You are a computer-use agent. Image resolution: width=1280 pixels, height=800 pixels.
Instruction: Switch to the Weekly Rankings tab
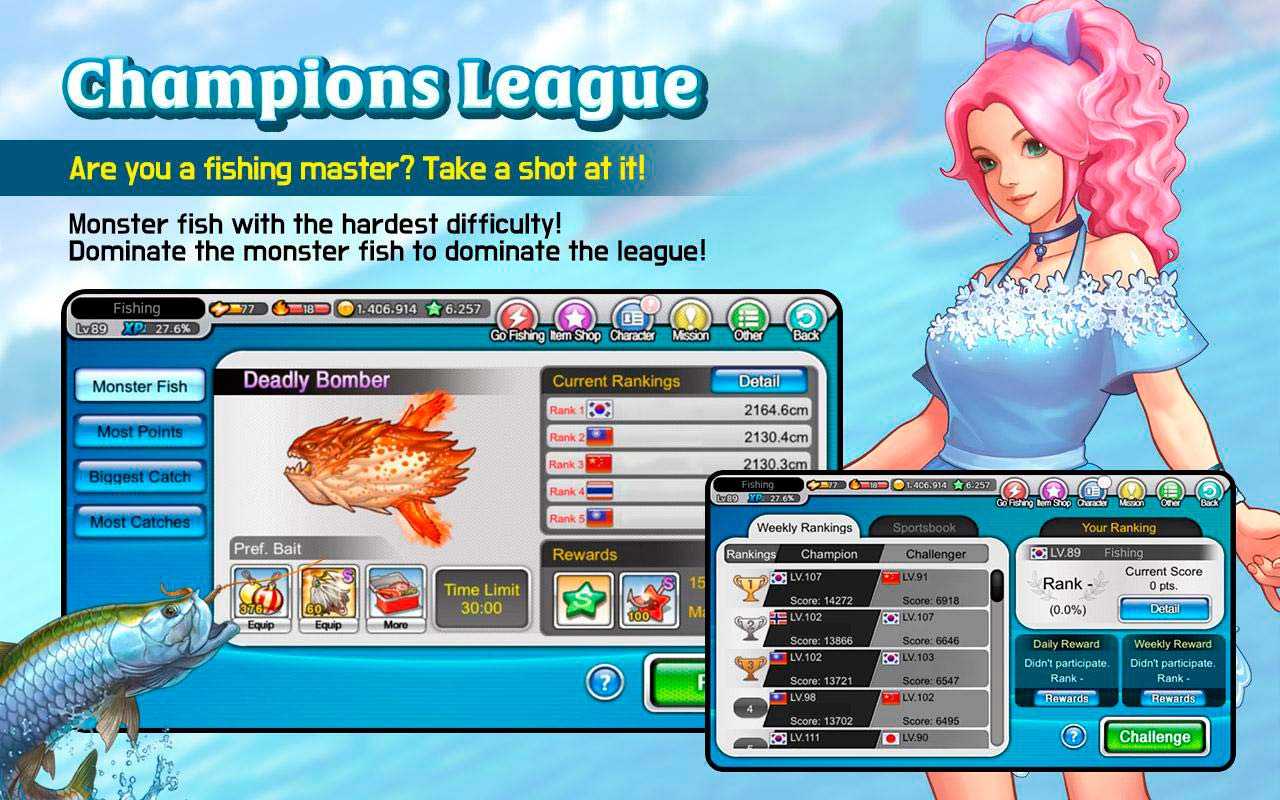(x=804, y=528)
